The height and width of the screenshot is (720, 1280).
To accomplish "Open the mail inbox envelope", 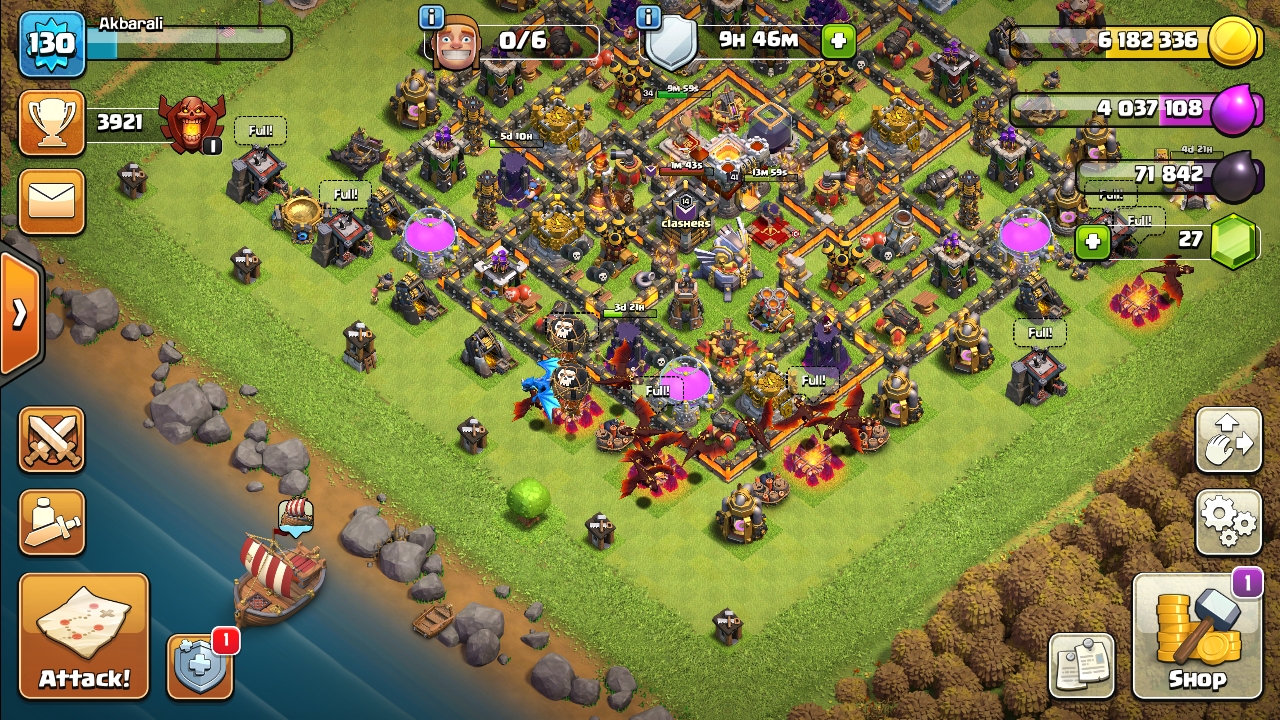I will click(52, 201).
